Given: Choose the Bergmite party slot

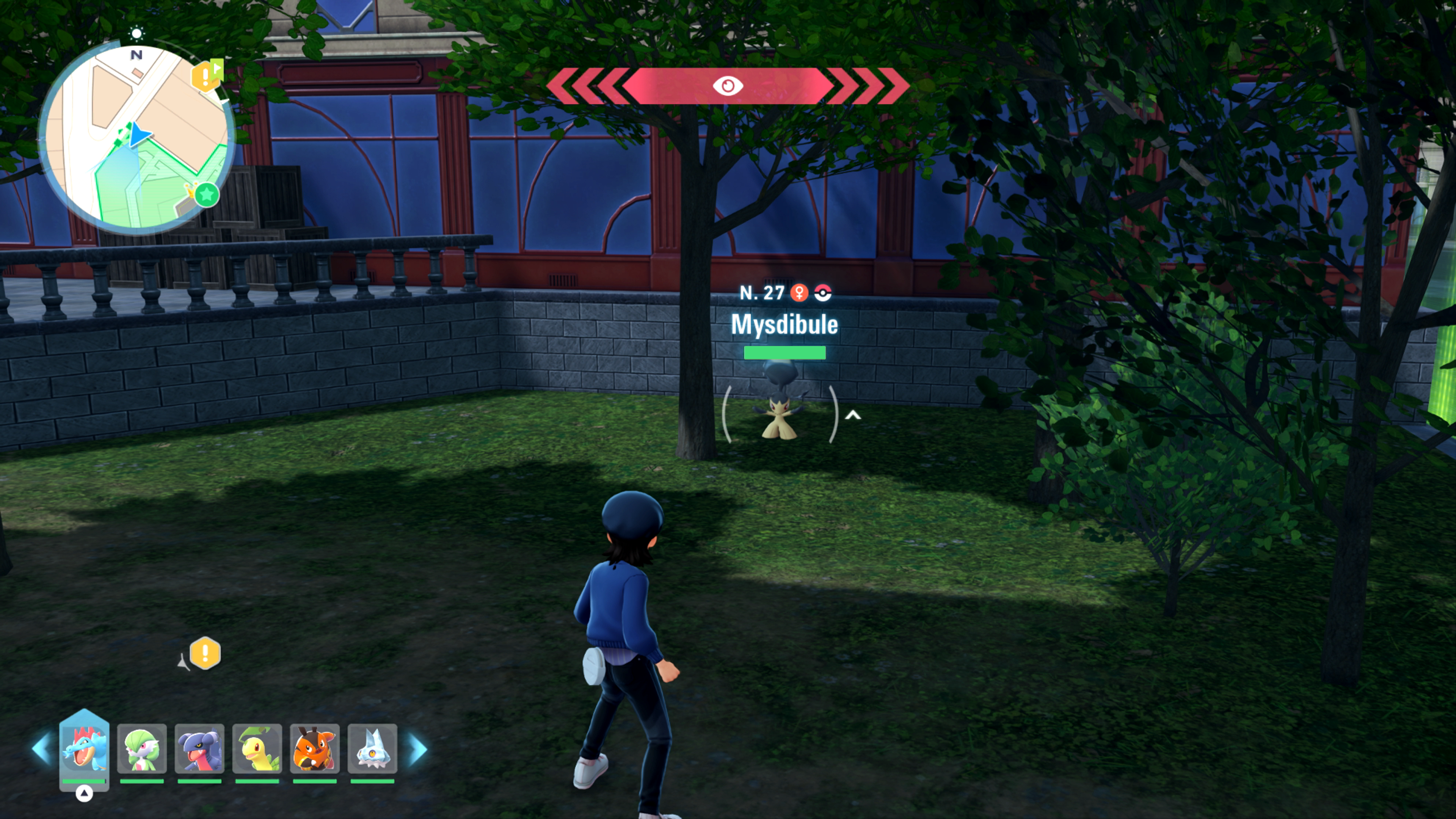Looking at the screenshot, I should (x=372, y=749).
